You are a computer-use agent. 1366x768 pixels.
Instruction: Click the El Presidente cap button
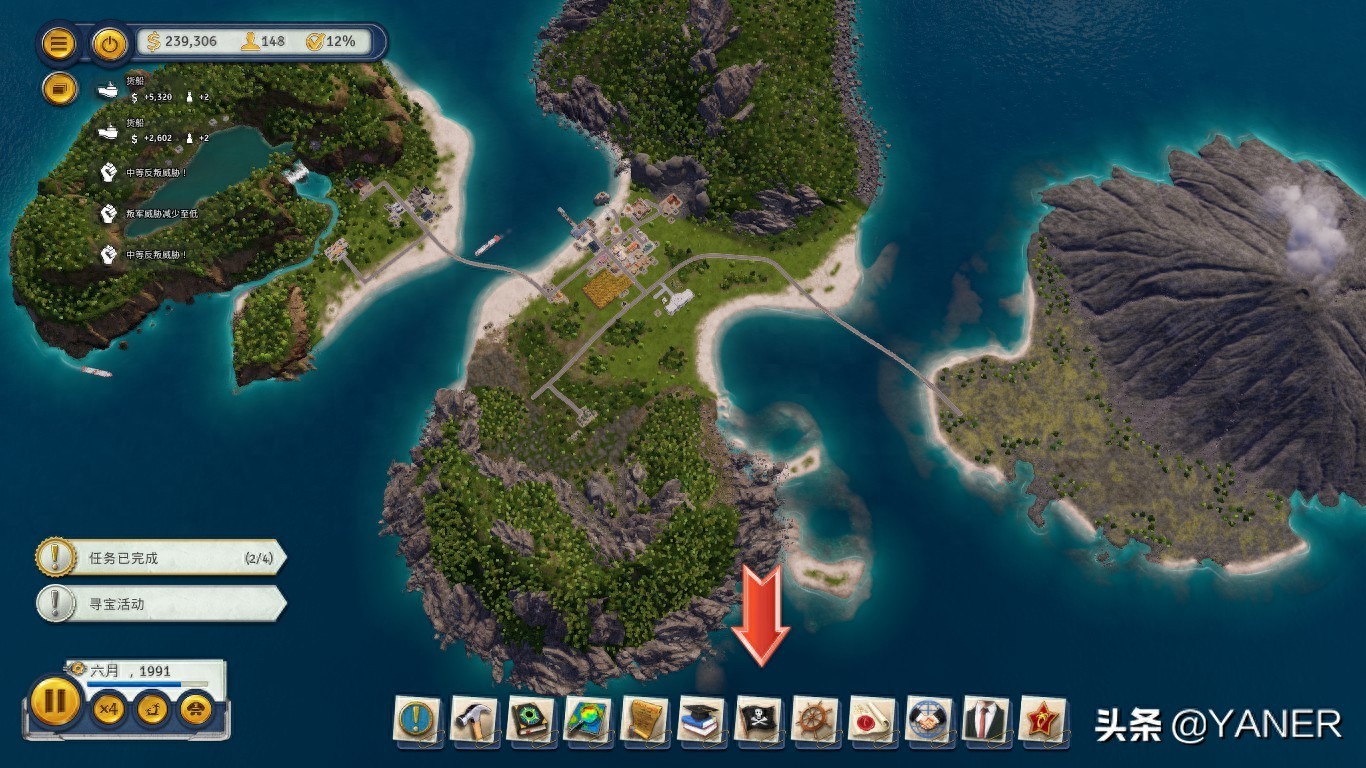point(195,709)
